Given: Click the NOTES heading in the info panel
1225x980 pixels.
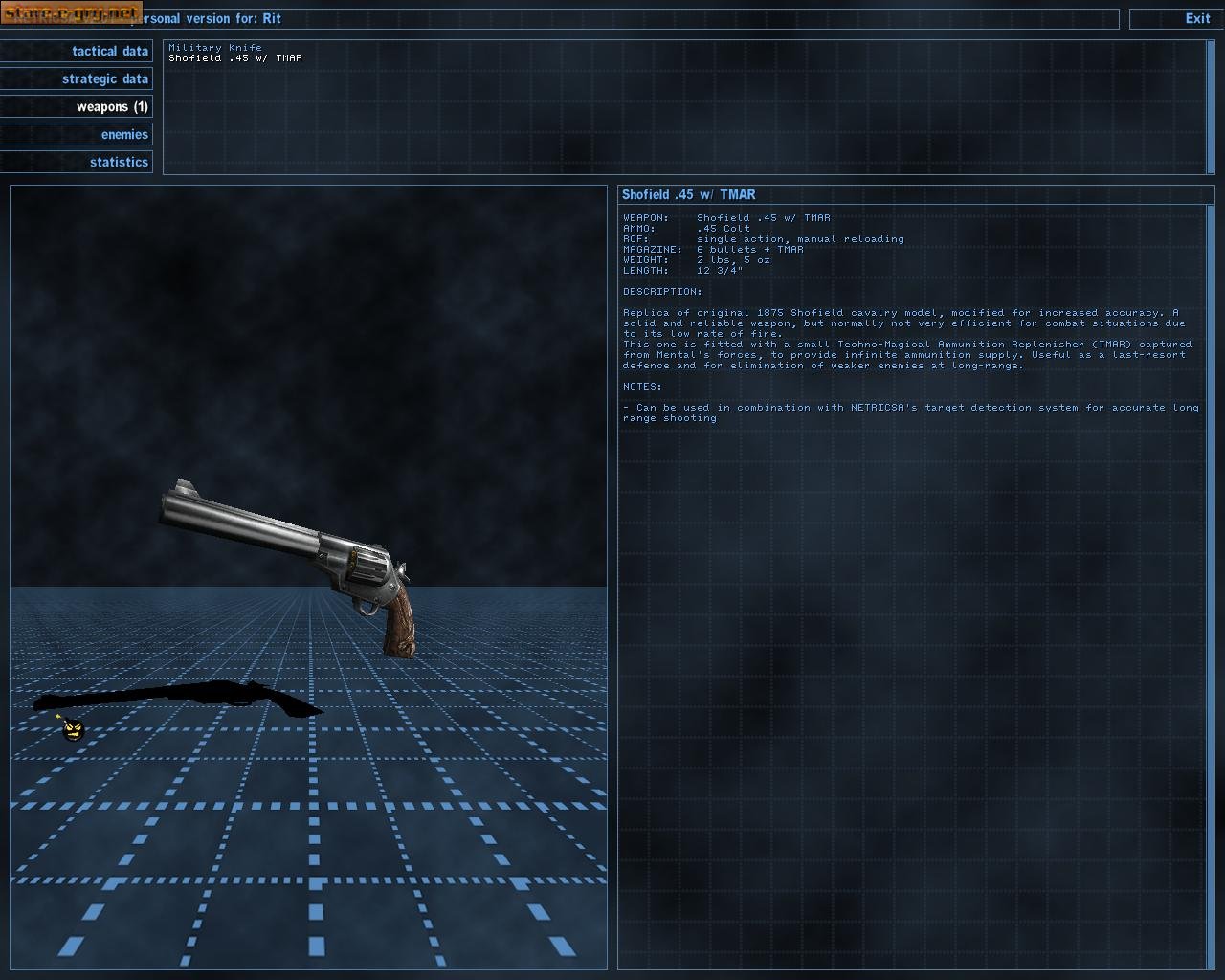Looking at the screenshot, I should (x=642, y=386).
